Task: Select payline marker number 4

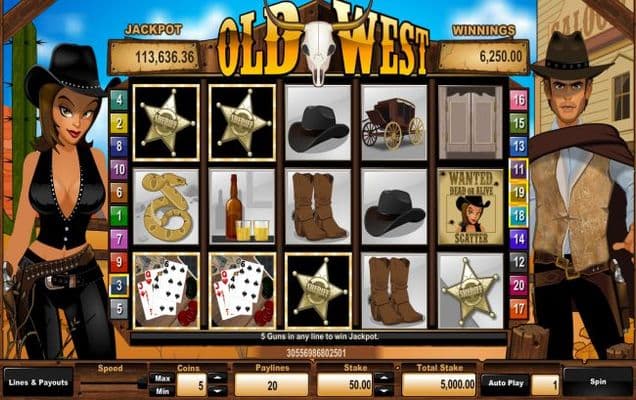Action: pyautogui.click(x=118, y=99)
